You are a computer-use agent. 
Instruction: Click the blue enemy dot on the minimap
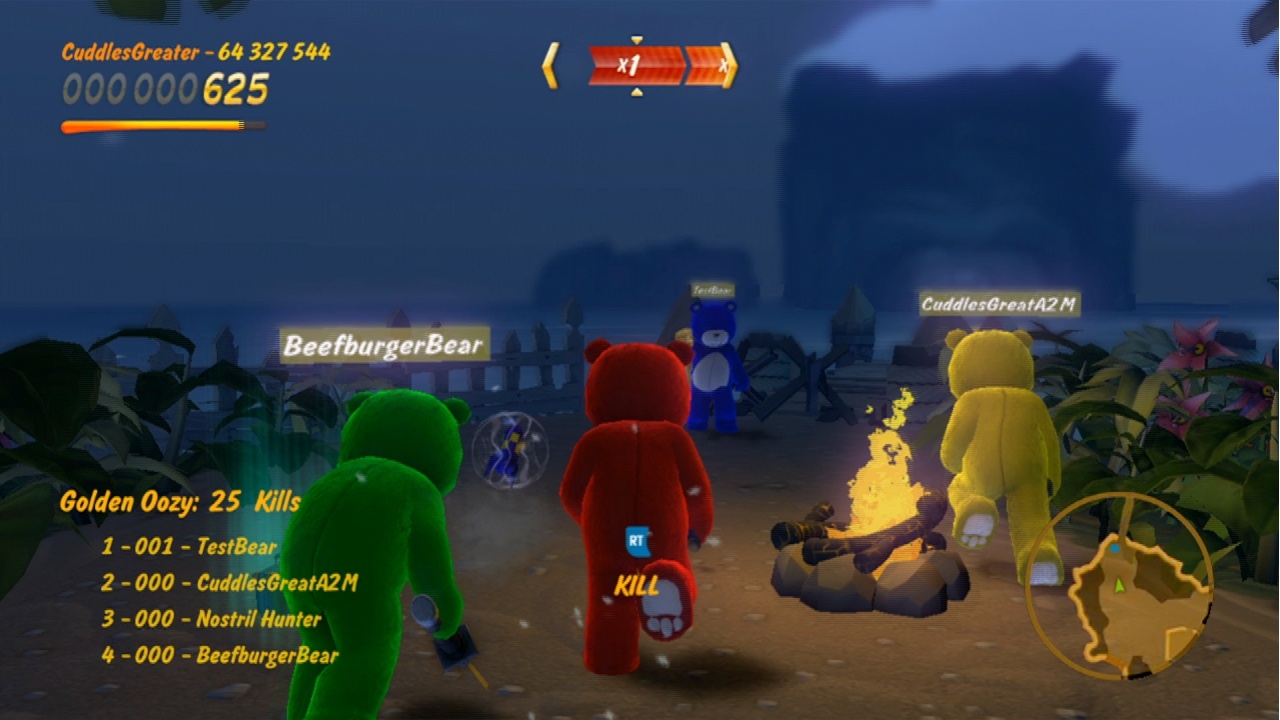(1115, 549)
